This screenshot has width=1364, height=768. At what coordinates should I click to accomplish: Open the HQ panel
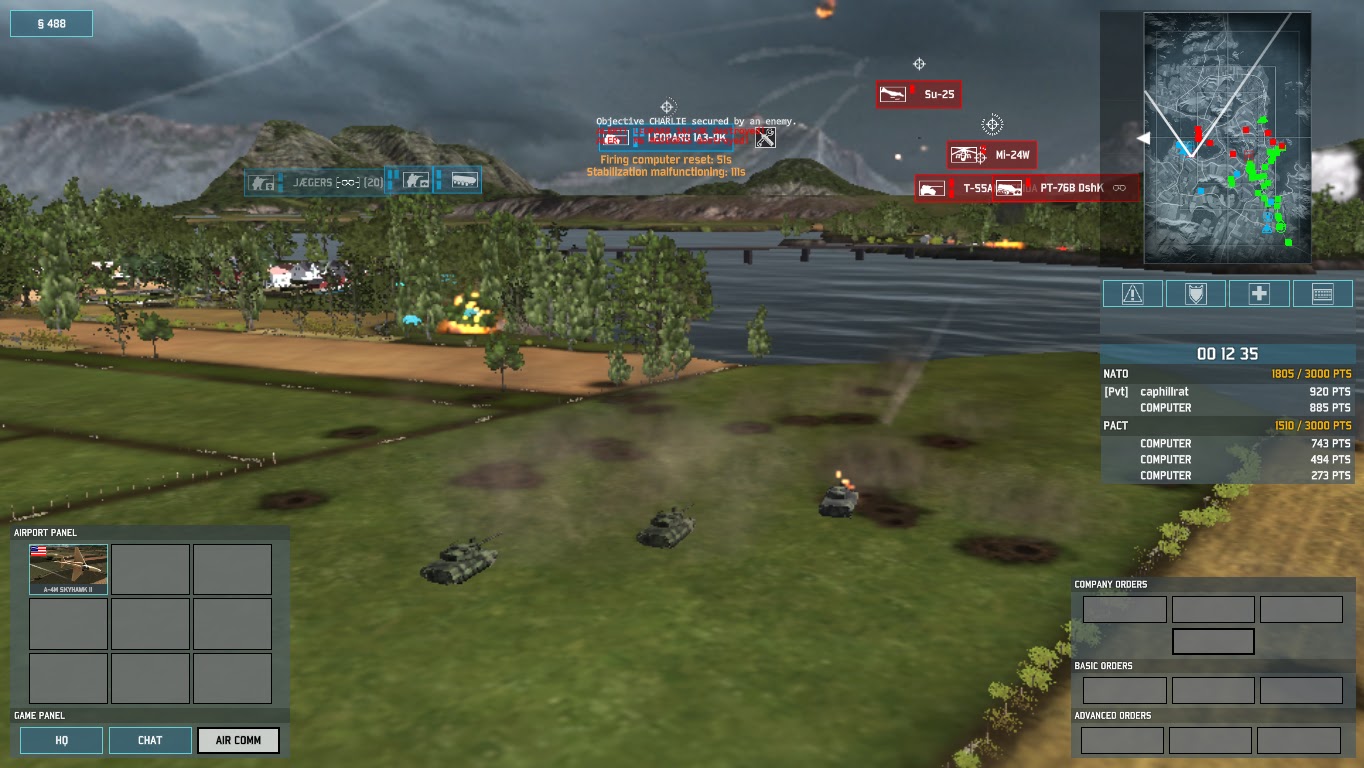point(61,740)
